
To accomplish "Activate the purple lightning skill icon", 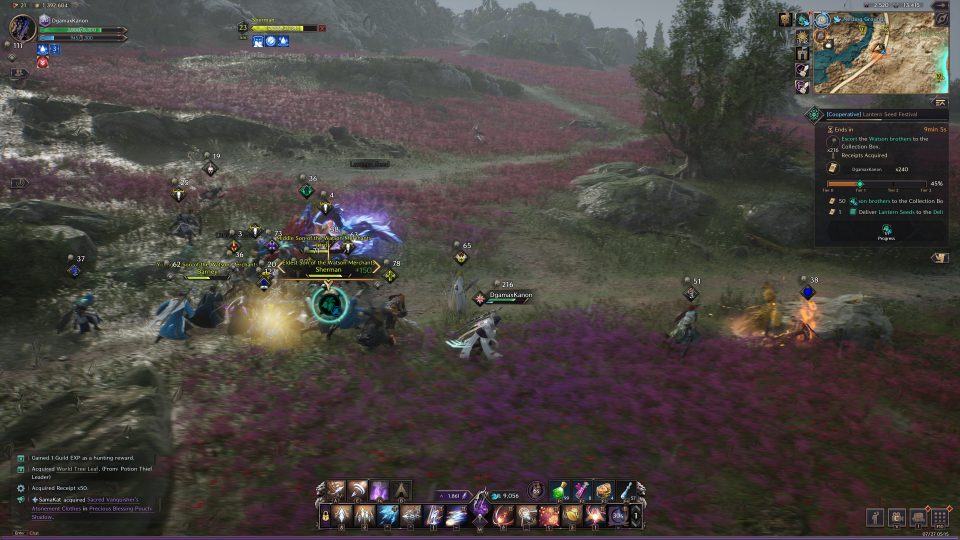I will [x=380, y=491].
